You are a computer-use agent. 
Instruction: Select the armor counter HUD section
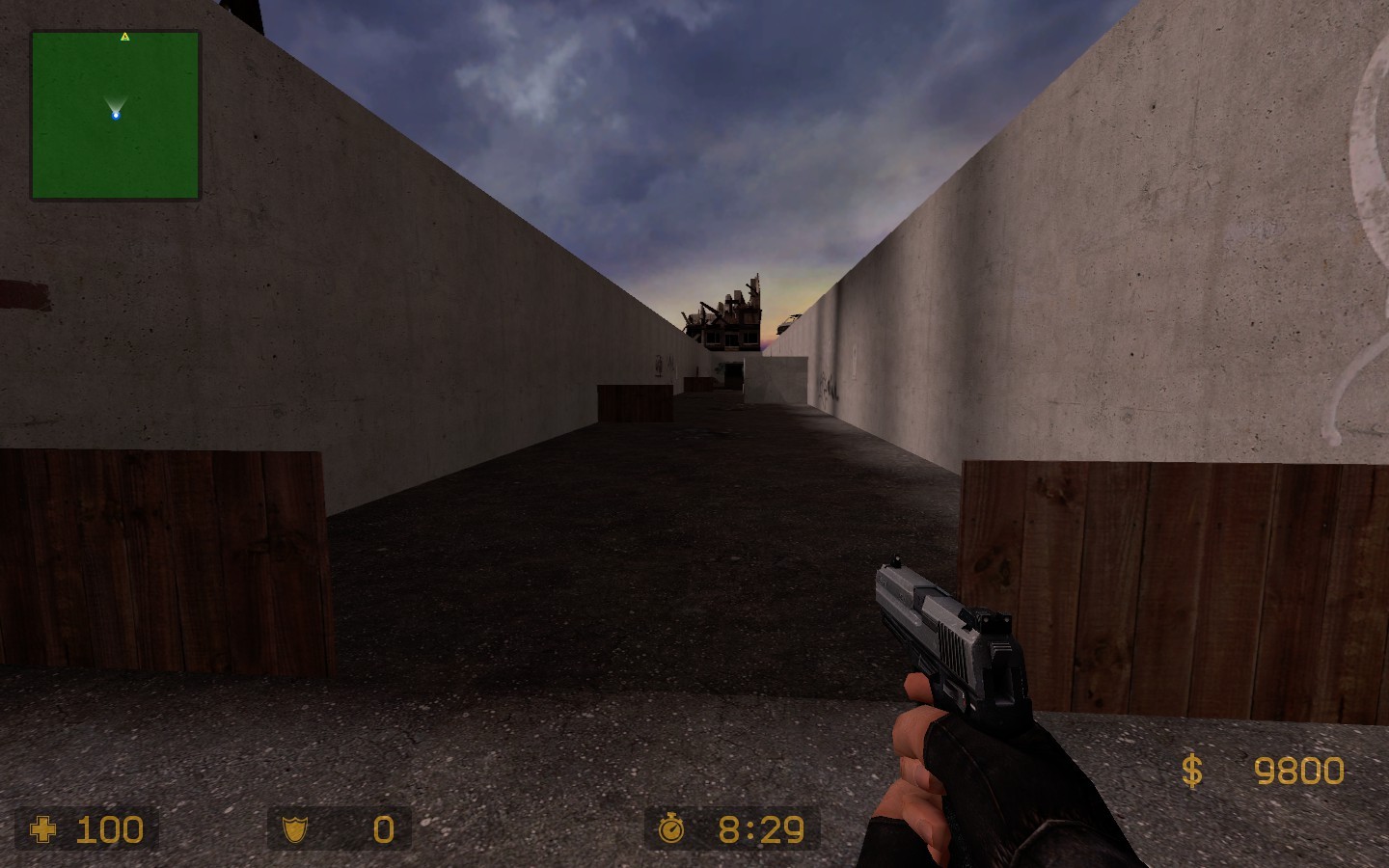[x=338, y=828]
